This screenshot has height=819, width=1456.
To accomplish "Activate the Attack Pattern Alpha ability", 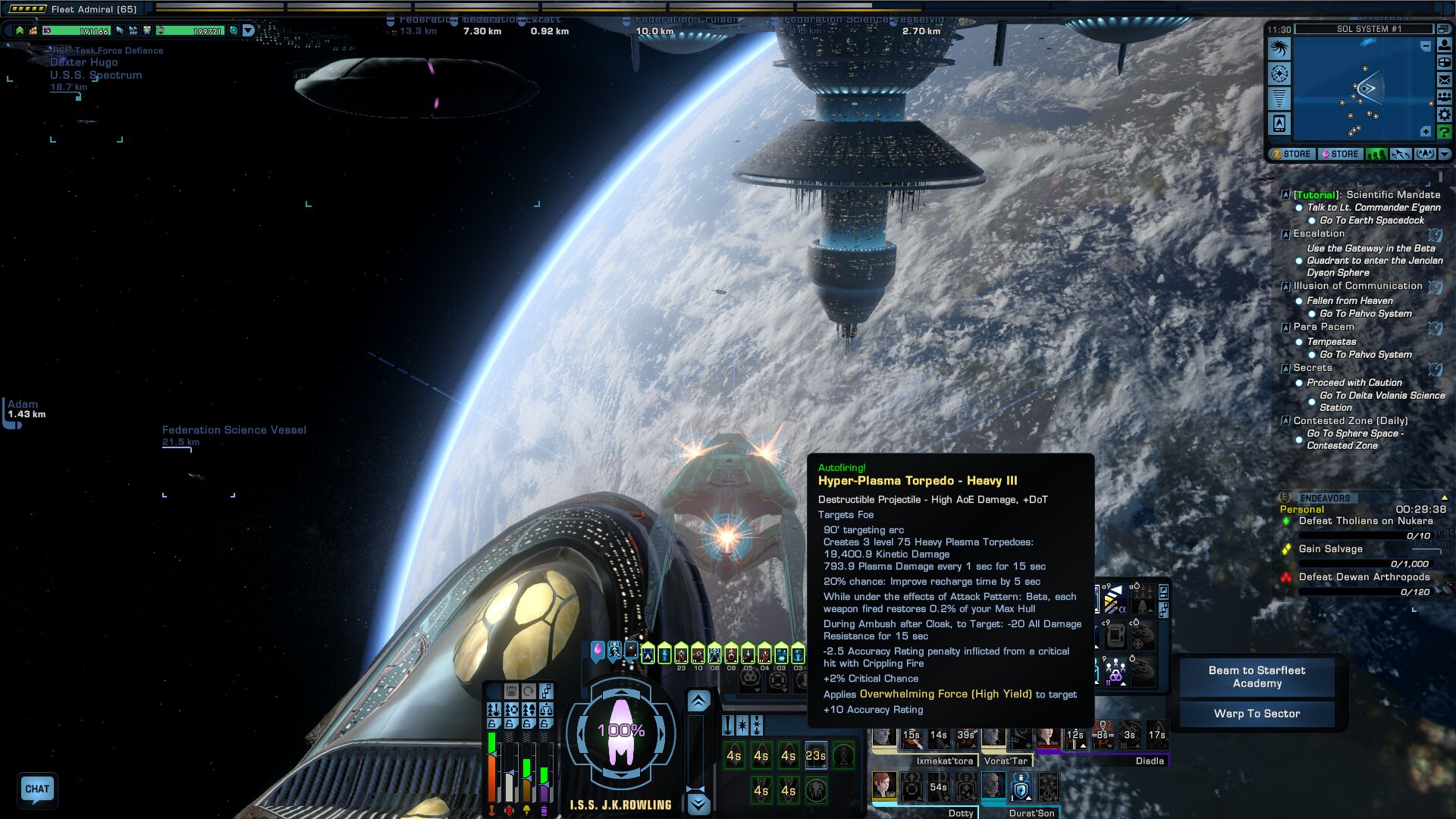I will click(1114, 601).
